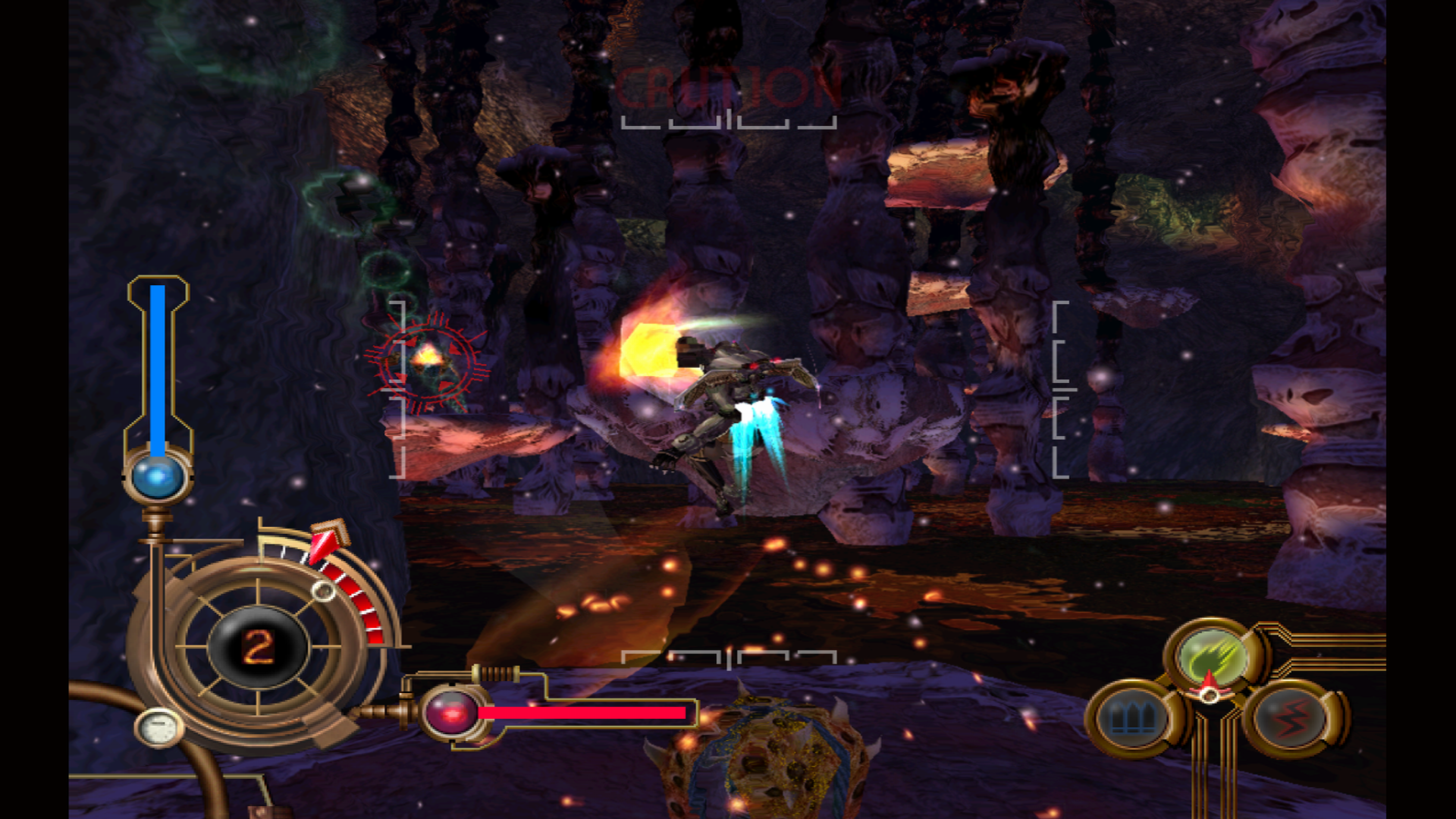Screen dimensions: 1456x819
Task: Switch to the blue bullets weapon icon
Action: (1132, 717)
